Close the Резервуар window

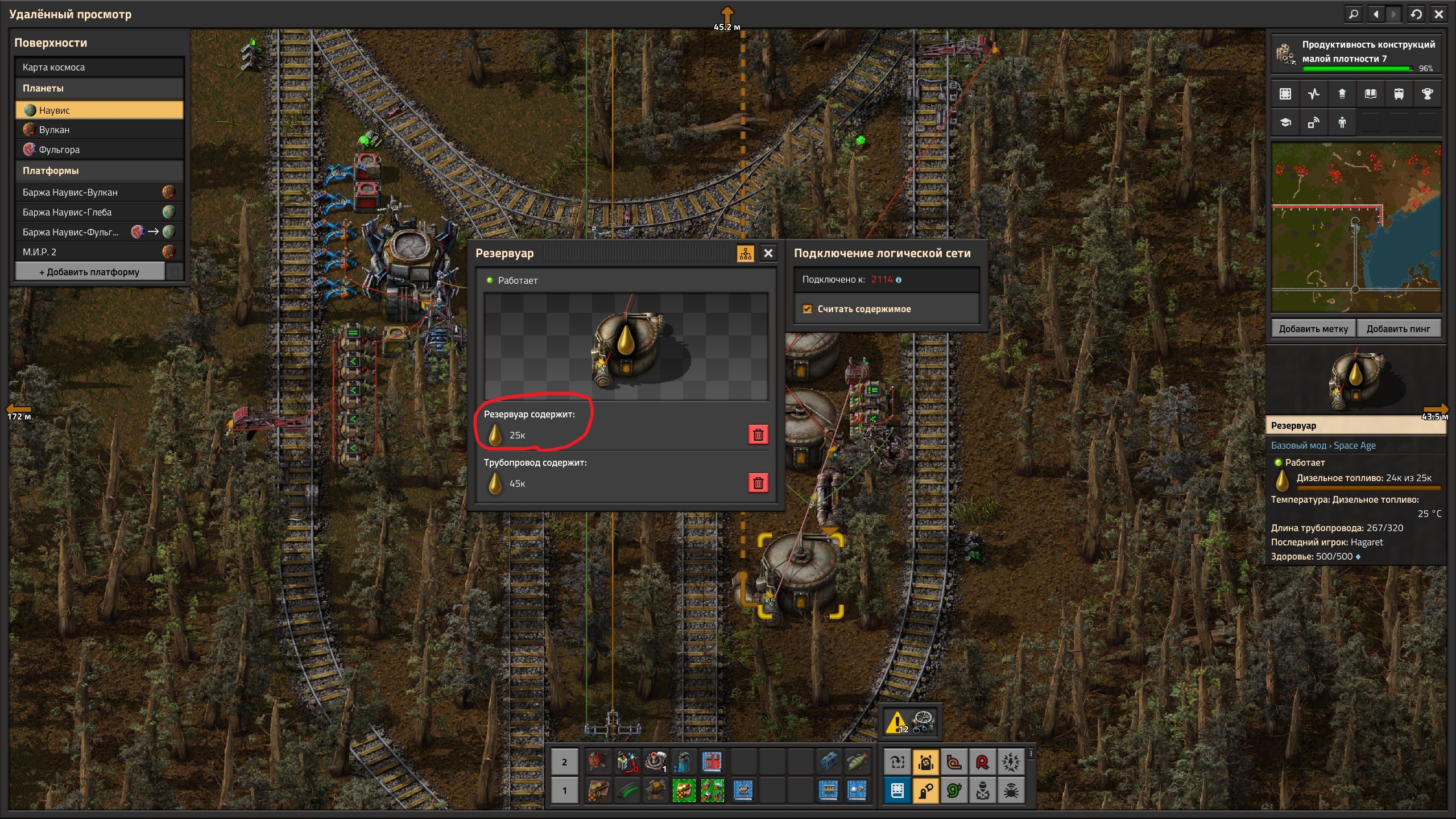(x=768, y=253)
